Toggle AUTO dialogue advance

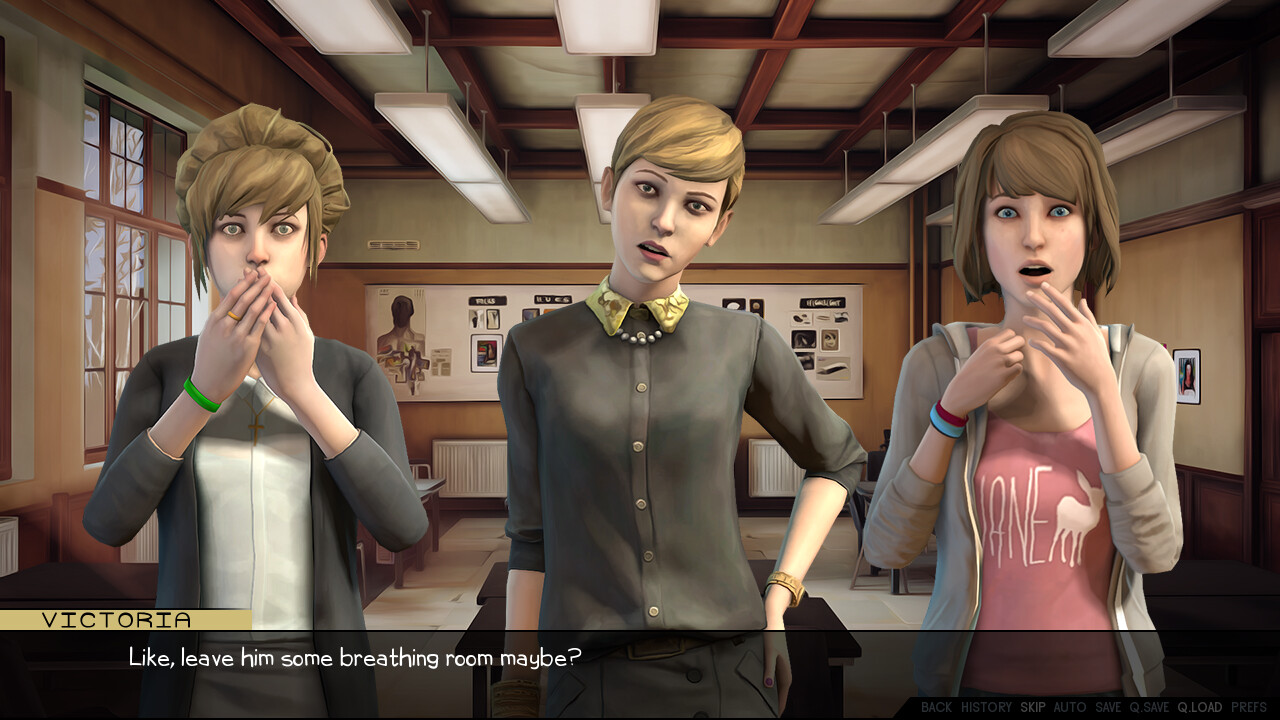[1070, 707]
